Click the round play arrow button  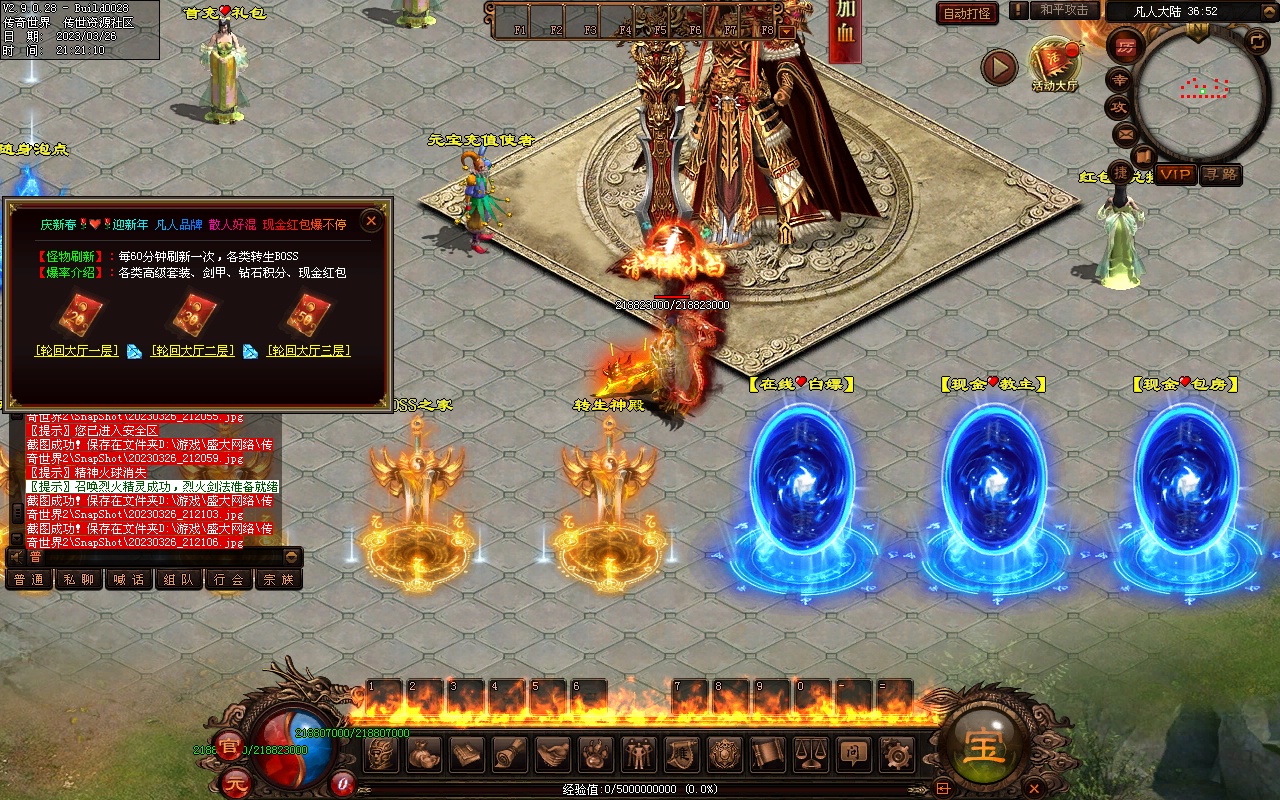coord(998,68)
